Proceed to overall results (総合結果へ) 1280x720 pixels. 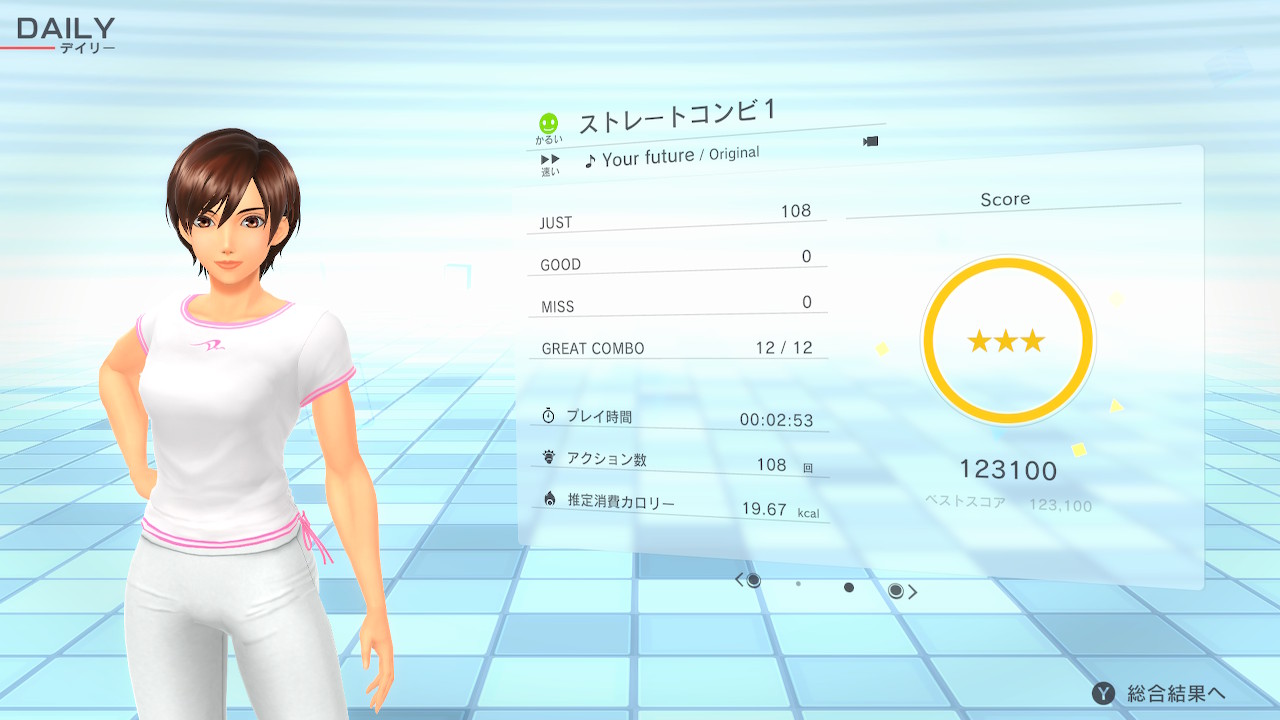tap(1160, 693)
